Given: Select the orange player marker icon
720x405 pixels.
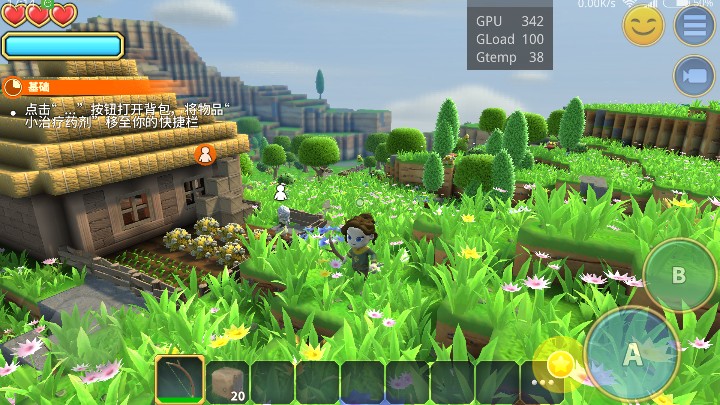Looking at the screenshot, I should 206,154.
